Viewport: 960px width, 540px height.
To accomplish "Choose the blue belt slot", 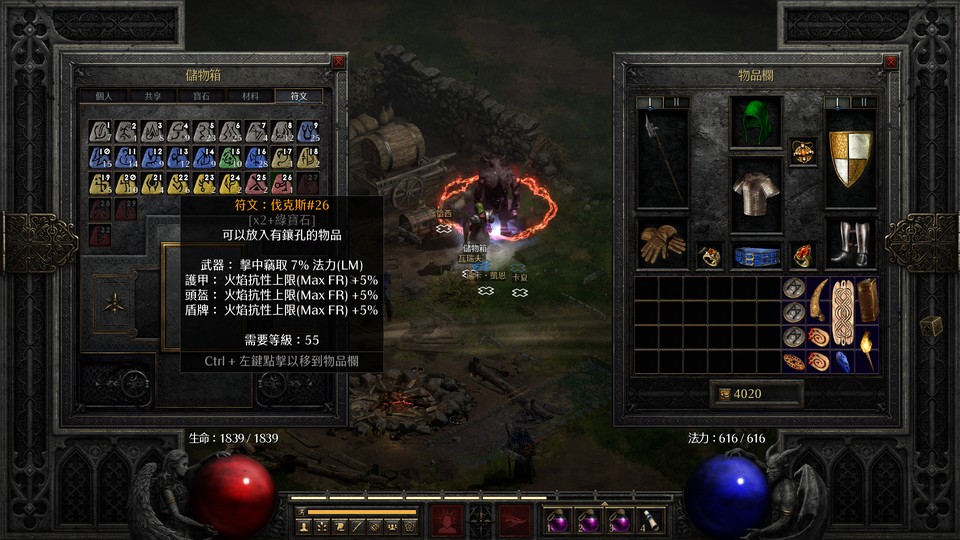I will click(x=755, y=256).
